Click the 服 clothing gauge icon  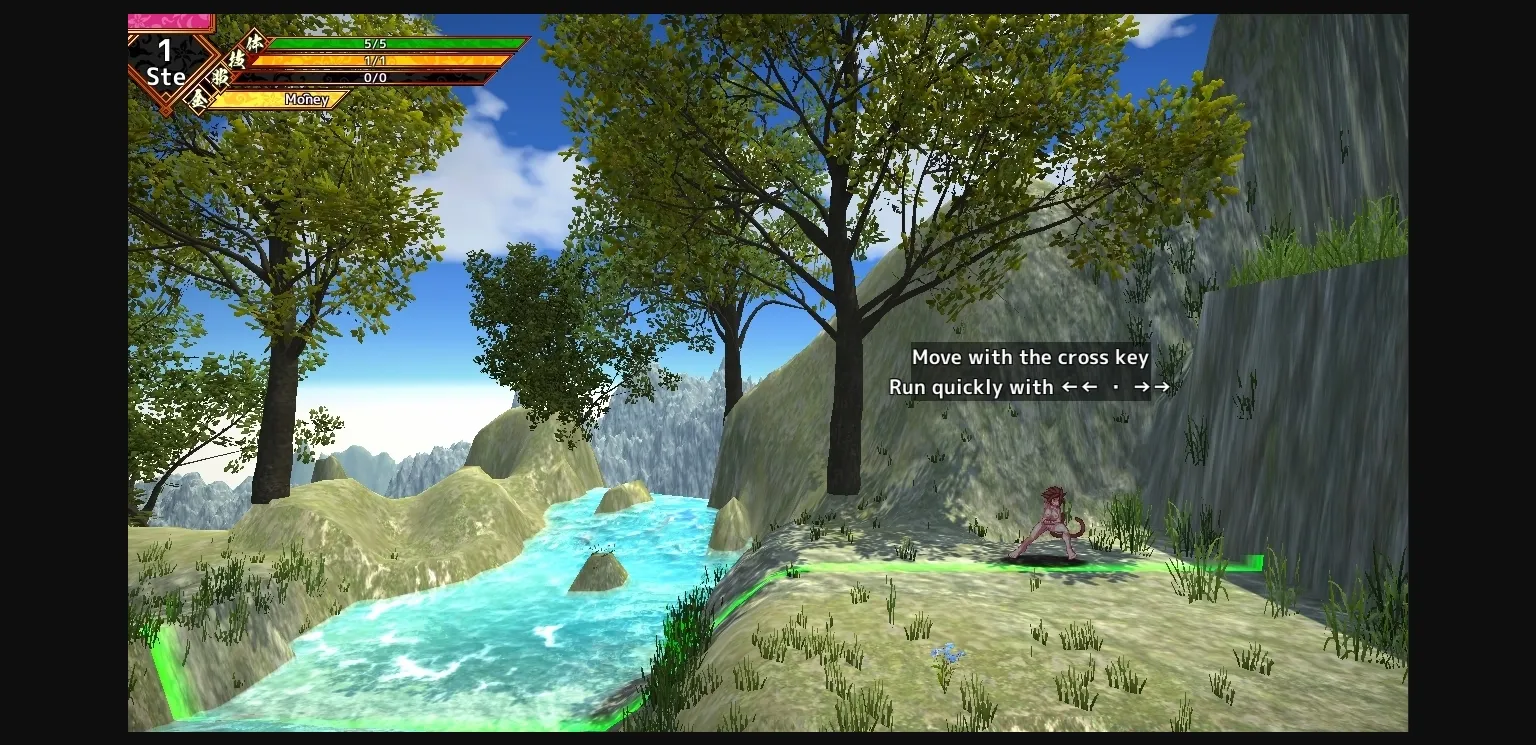pyautogui.click(x=221, y=77)
